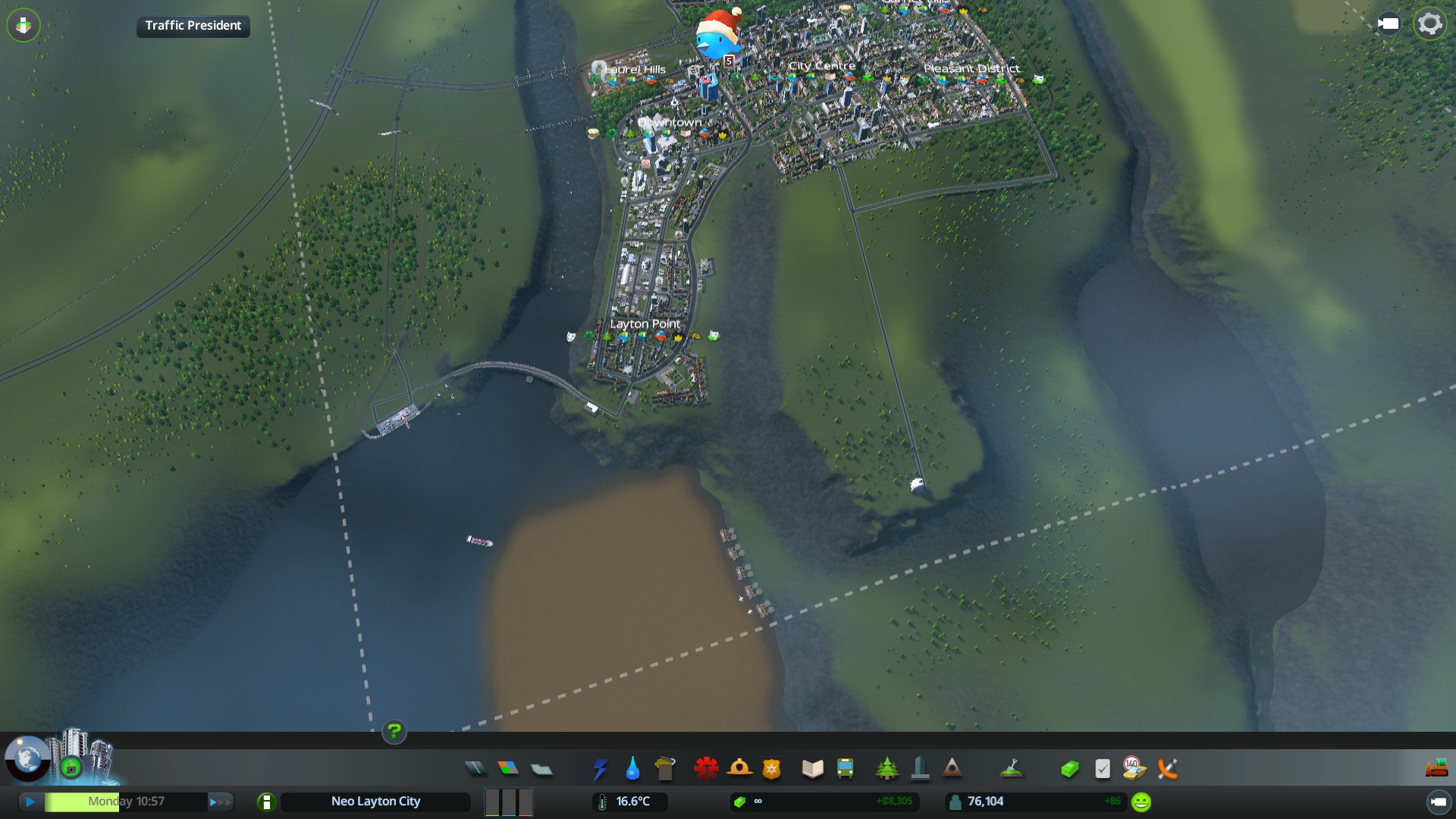Toggle the bulldozer tool

click(x=1436, y=769)
